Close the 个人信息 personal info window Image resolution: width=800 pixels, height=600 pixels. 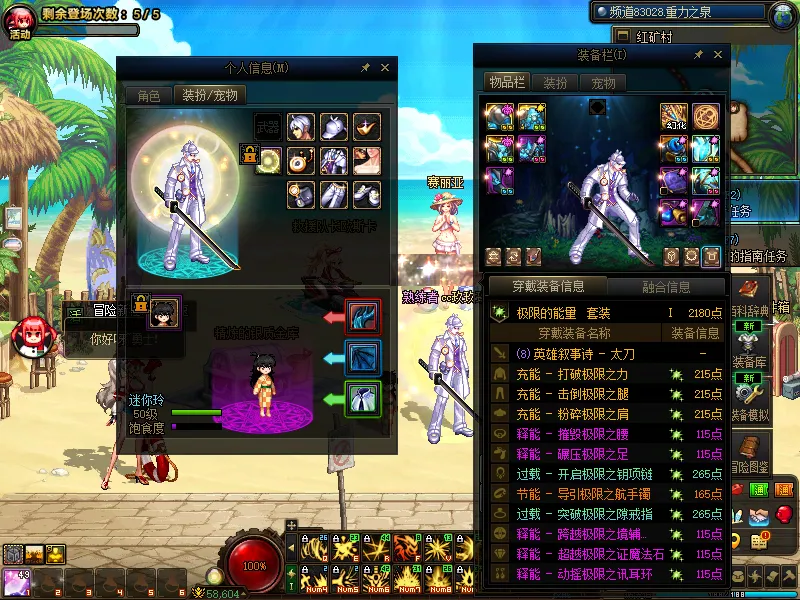pyautogui.click(x=385, y=68)
